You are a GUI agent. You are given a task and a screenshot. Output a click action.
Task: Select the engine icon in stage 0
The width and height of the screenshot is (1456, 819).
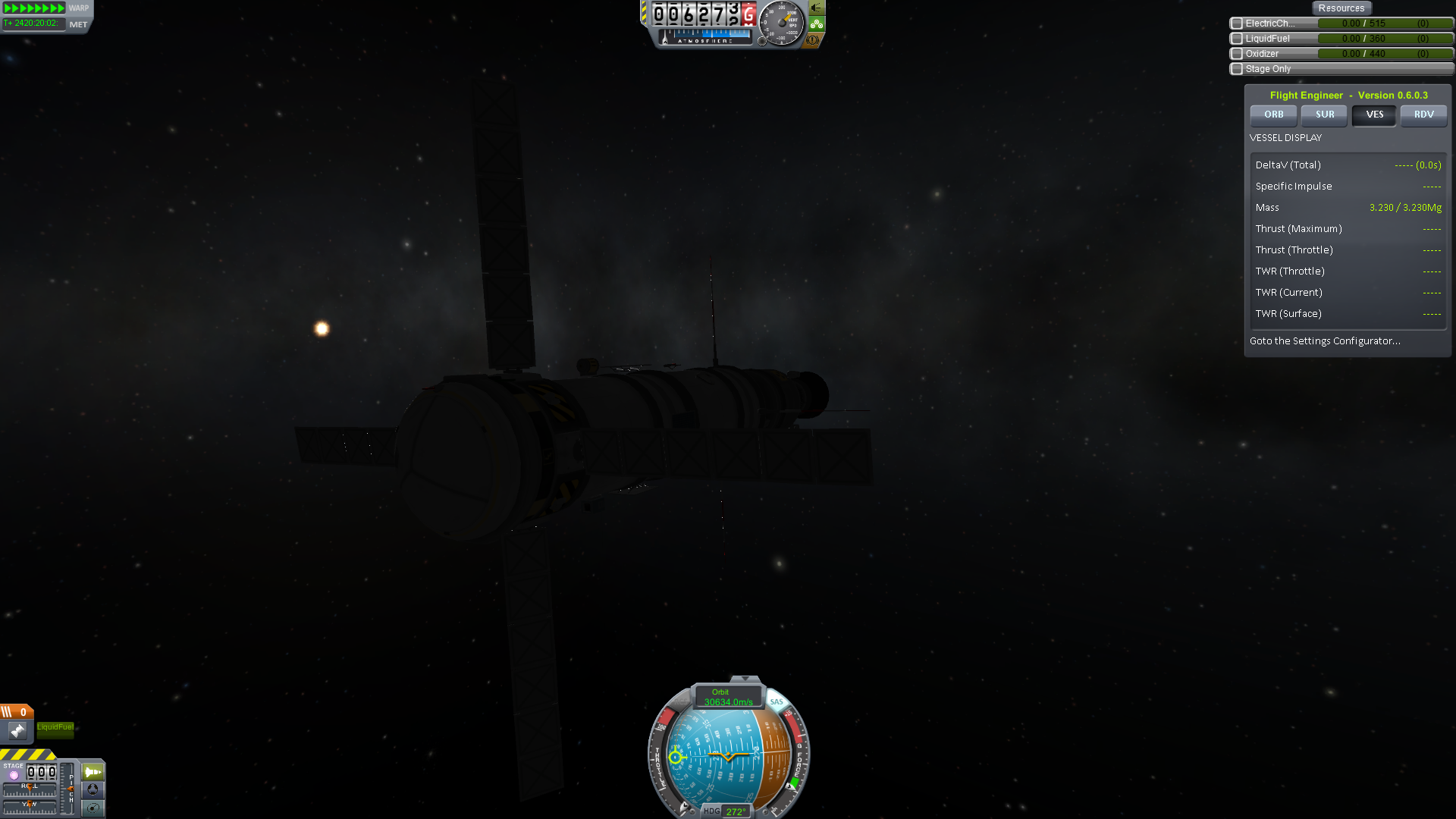[17, 730]
